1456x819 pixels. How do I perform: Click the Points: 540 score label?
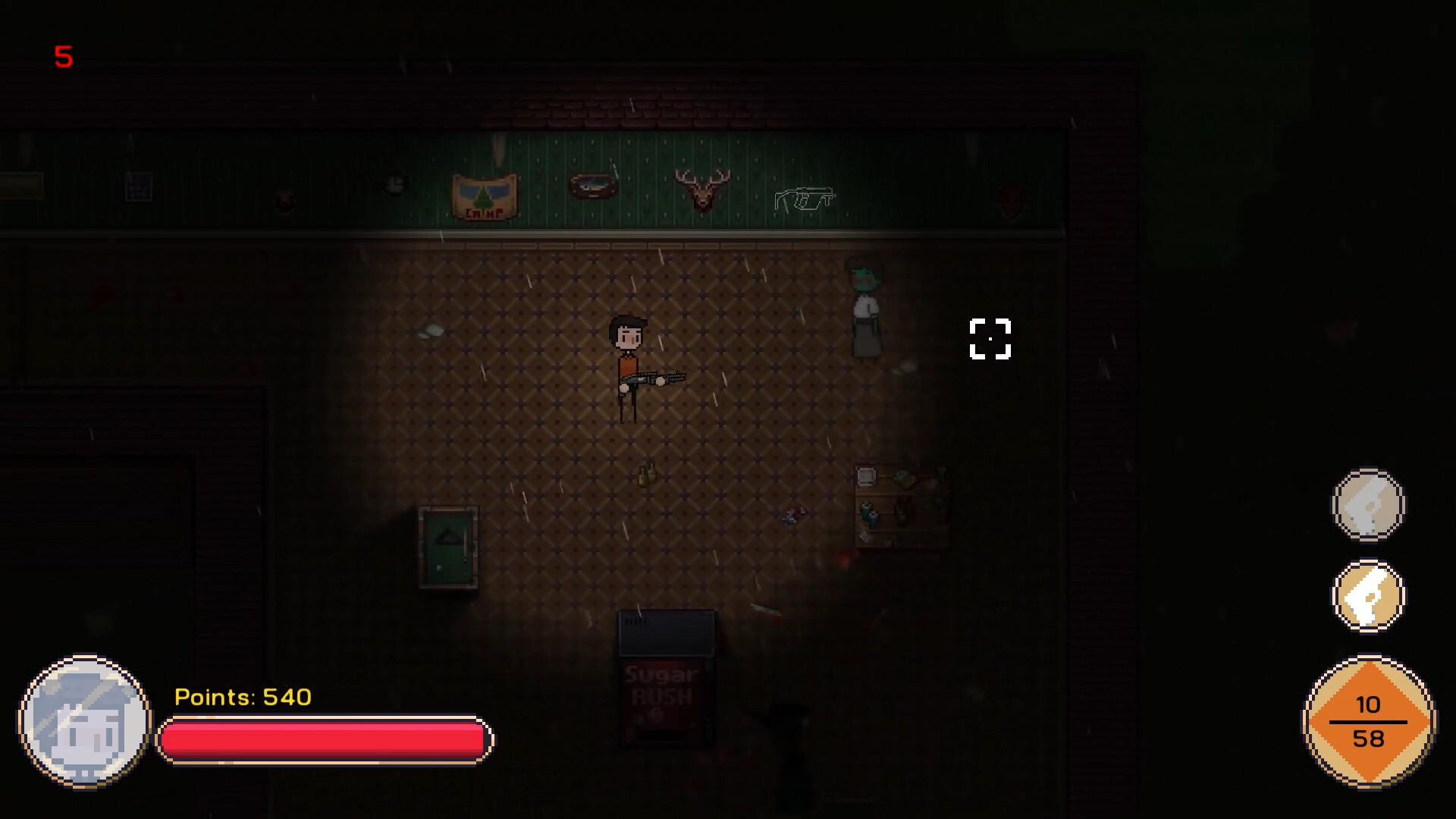coord(243,697)
